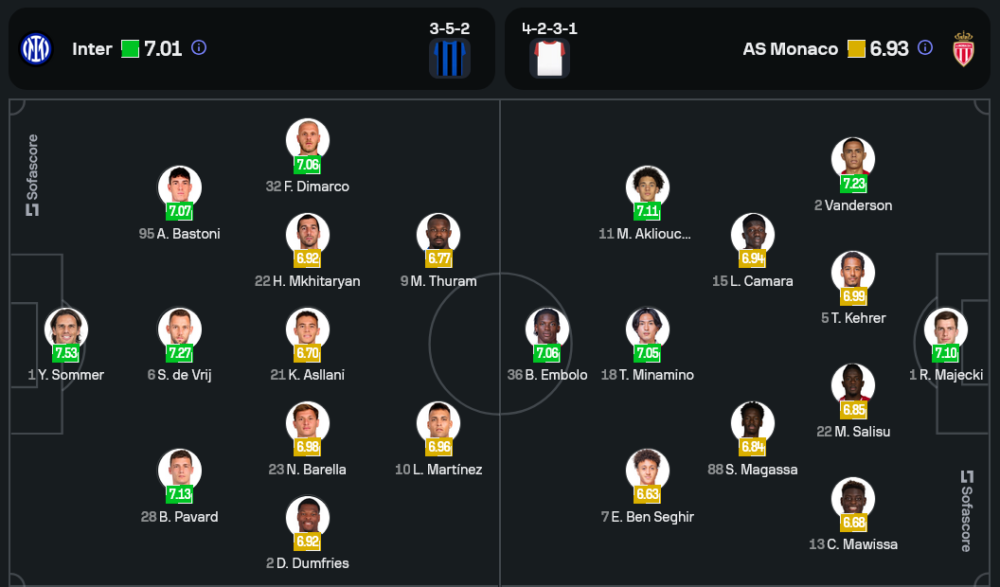View Vanderson's player details

point(853,160)
